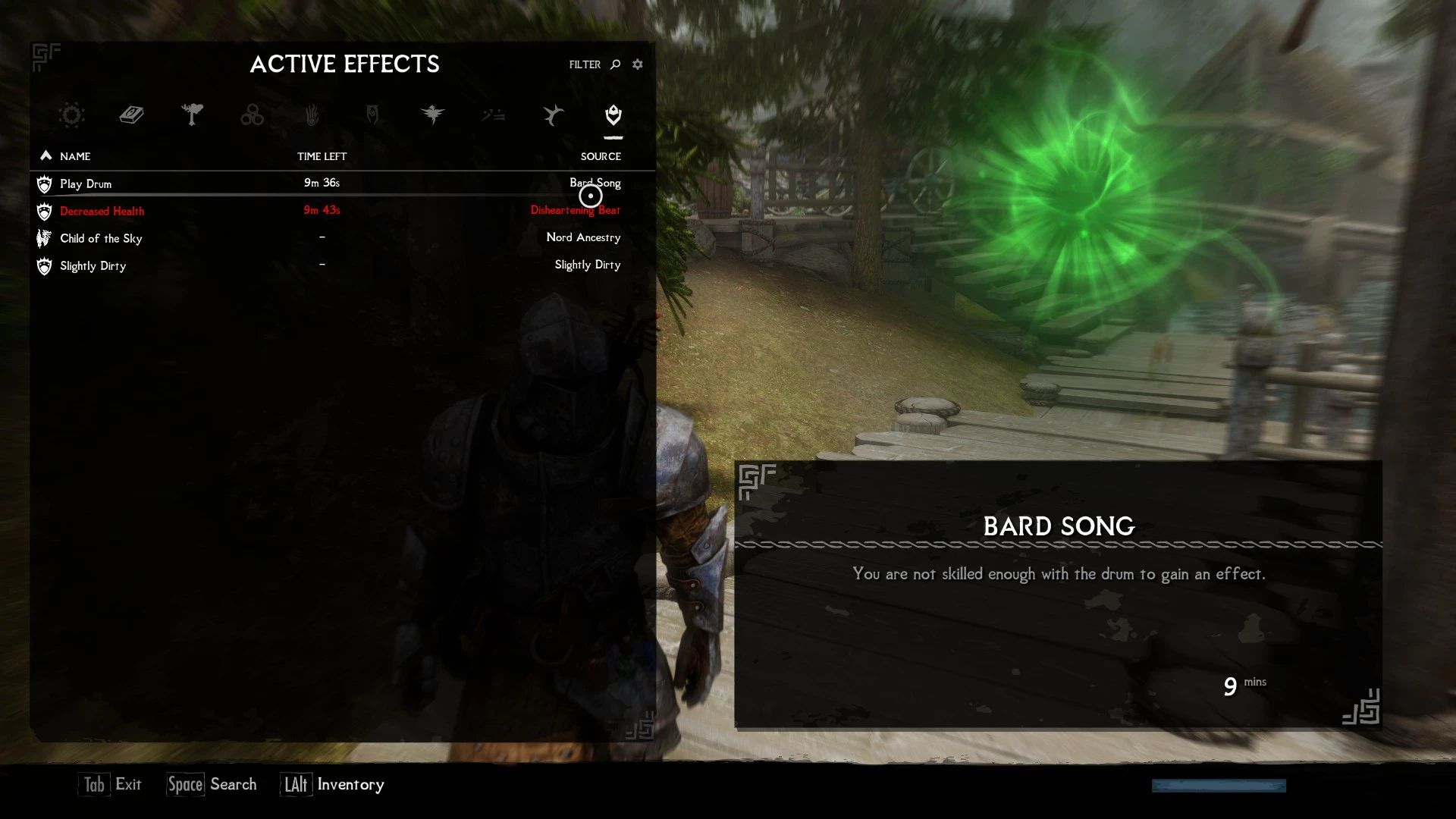1456x819 pixels.
Task: Switch to the shield-shaped effects tab
Action: click(613, 115)
